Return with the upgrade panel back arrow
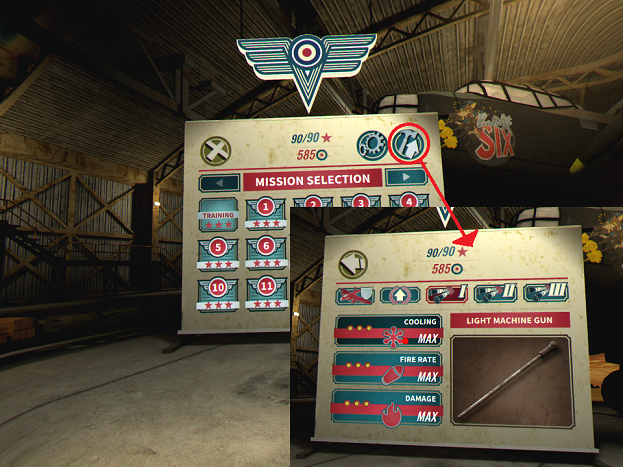This screenshot has width=623, height=467. 353,264
